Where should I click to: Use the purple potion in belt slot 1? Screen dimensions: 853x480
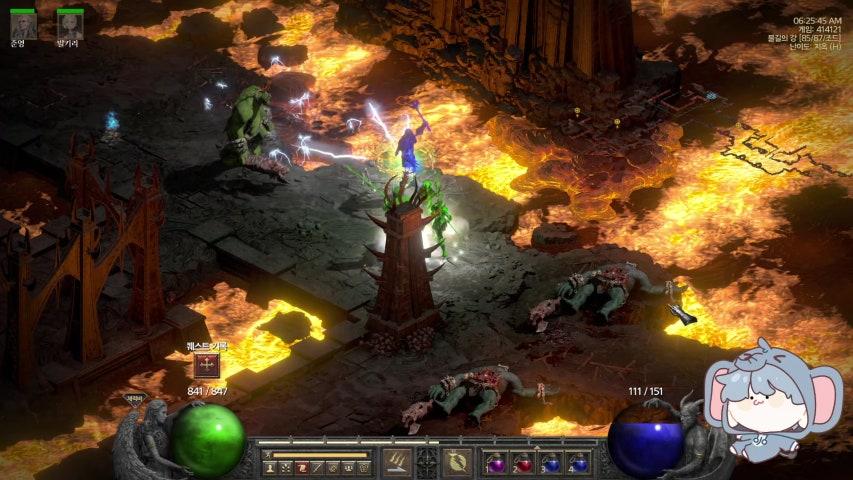point(496,463)
